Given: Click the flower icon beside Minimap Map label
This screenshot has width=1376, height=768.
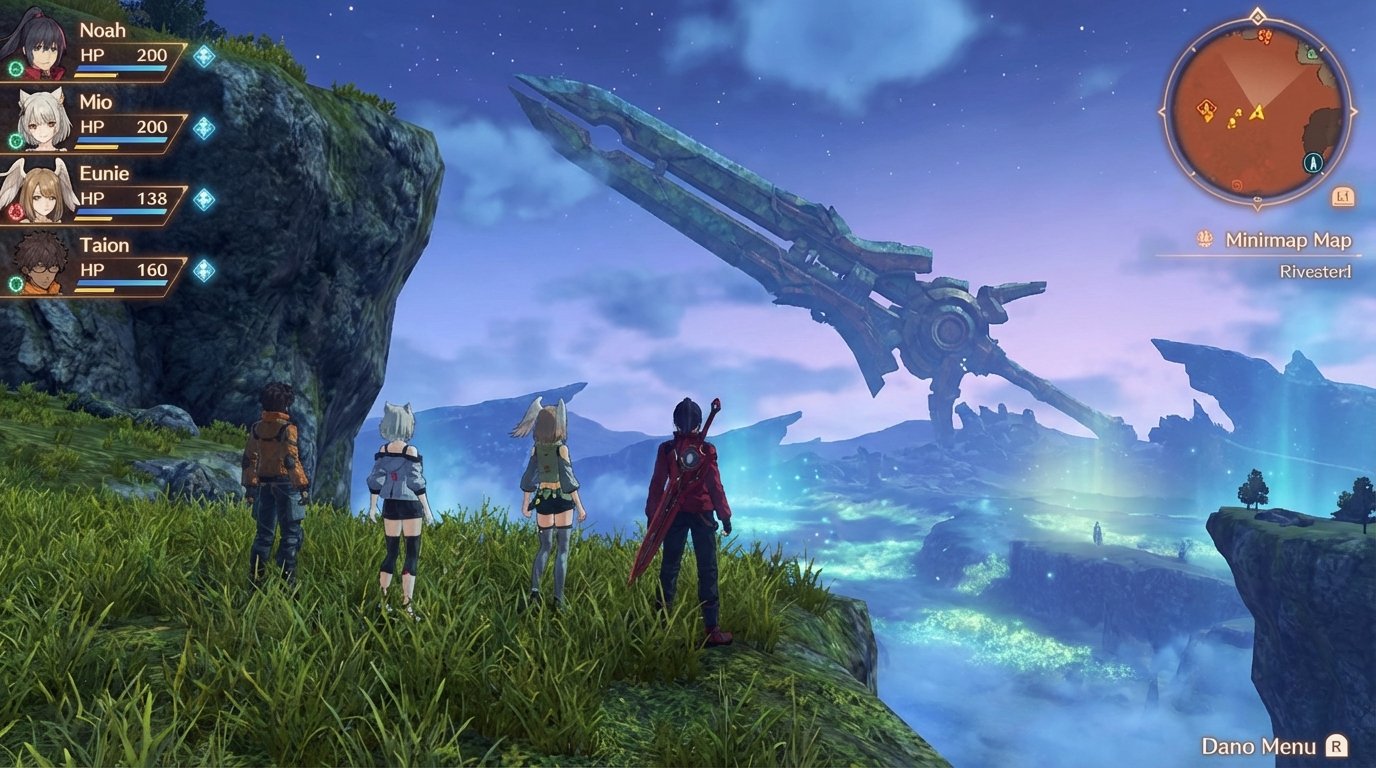Looking at the screenshot, I should tap(1204, 239).
